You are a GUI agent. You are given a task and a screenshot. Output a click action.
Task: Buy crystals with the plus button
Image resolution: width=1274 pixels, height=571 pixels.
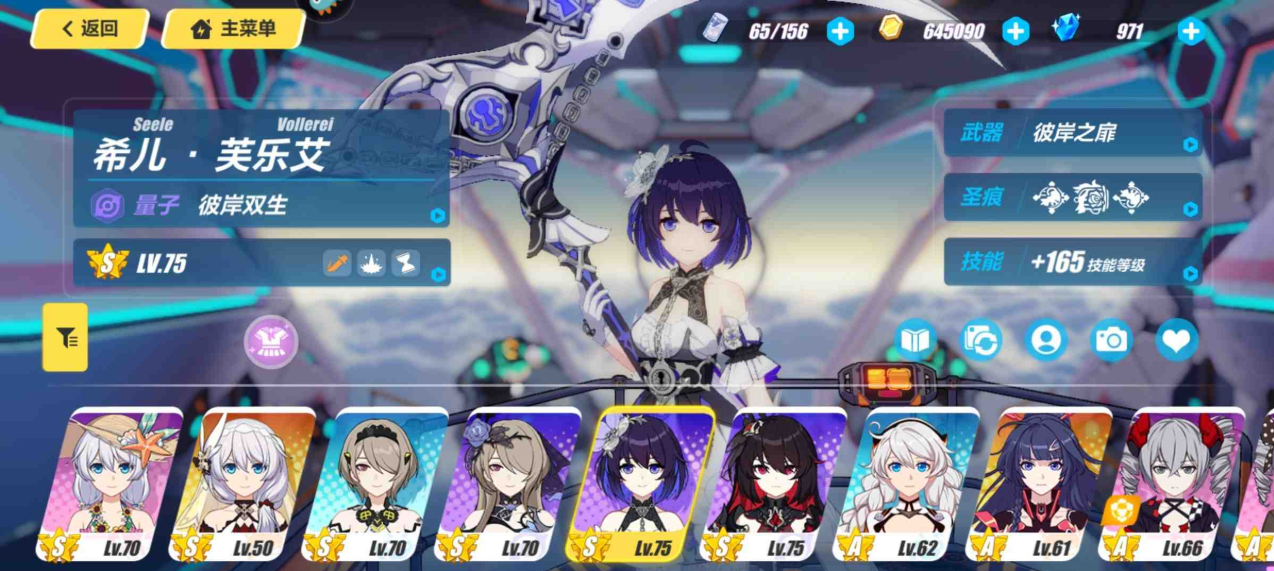tap(1190, 31)
